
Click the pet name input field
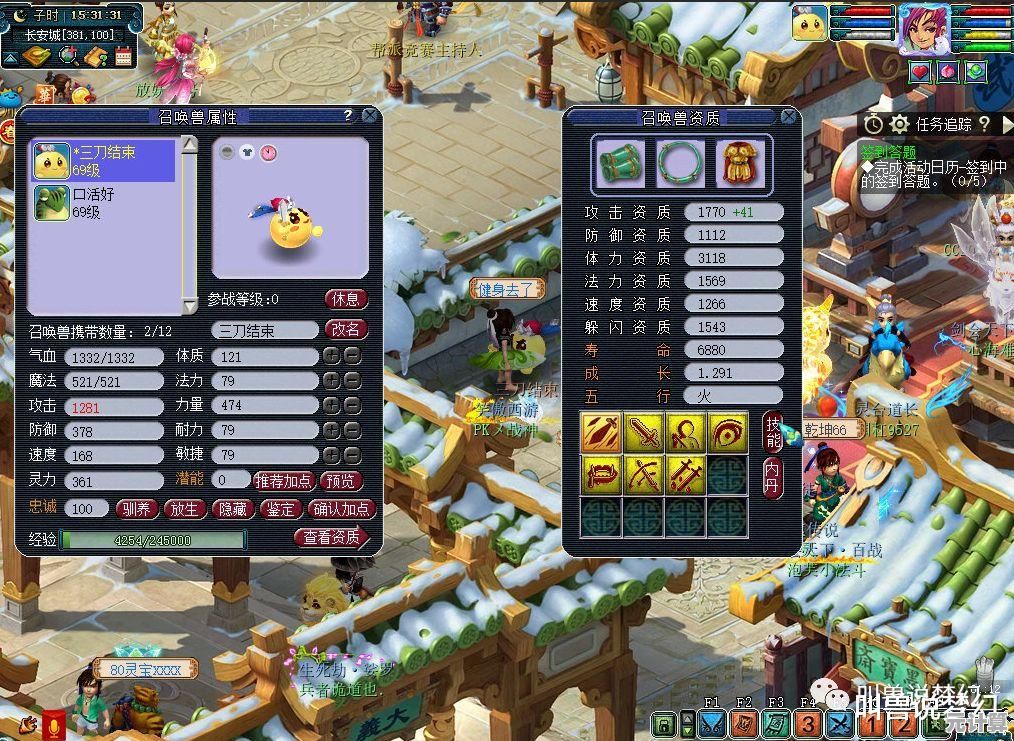pos(264,330)
